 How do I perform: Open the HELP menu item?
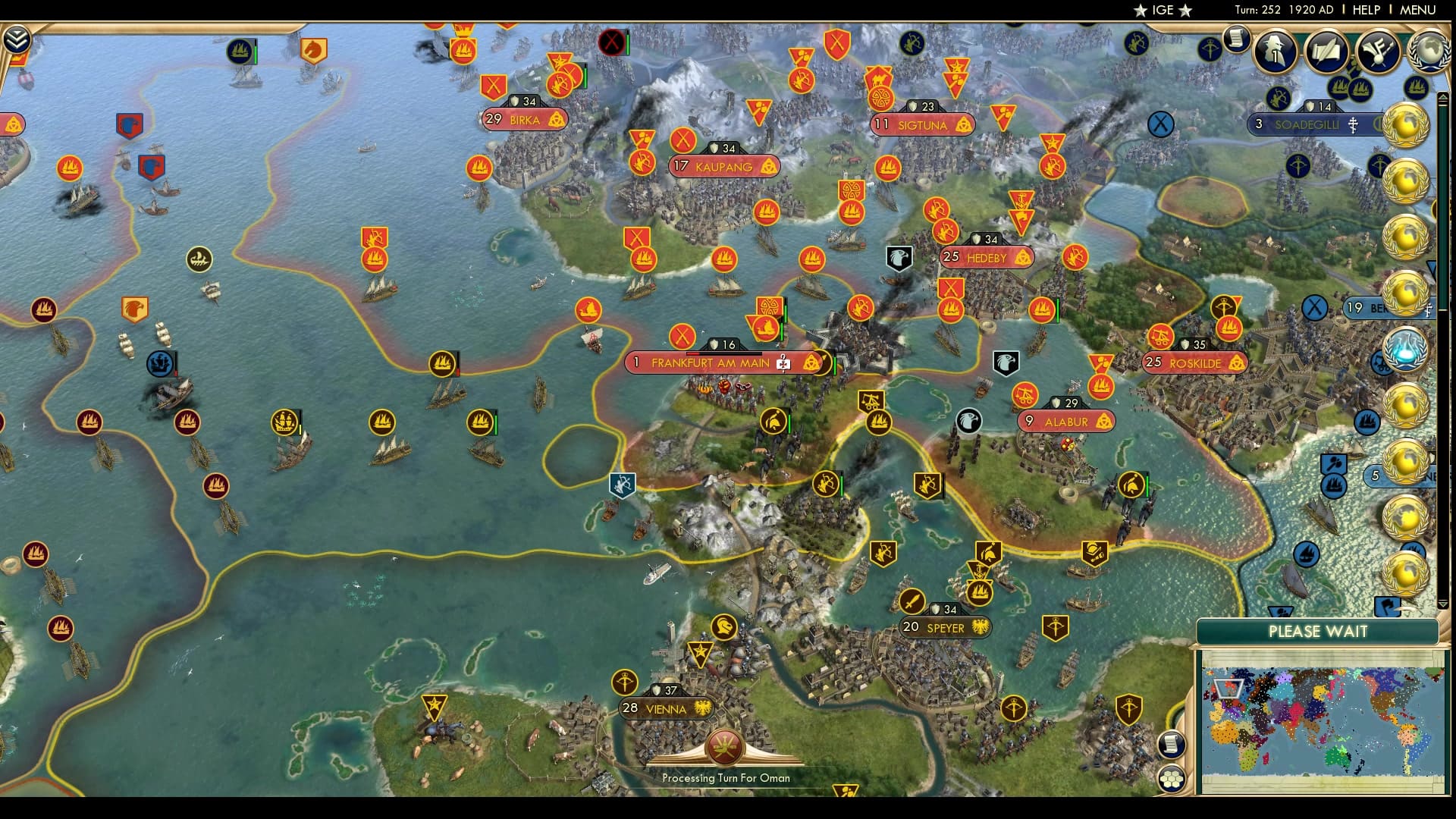tap(1365, 11)
